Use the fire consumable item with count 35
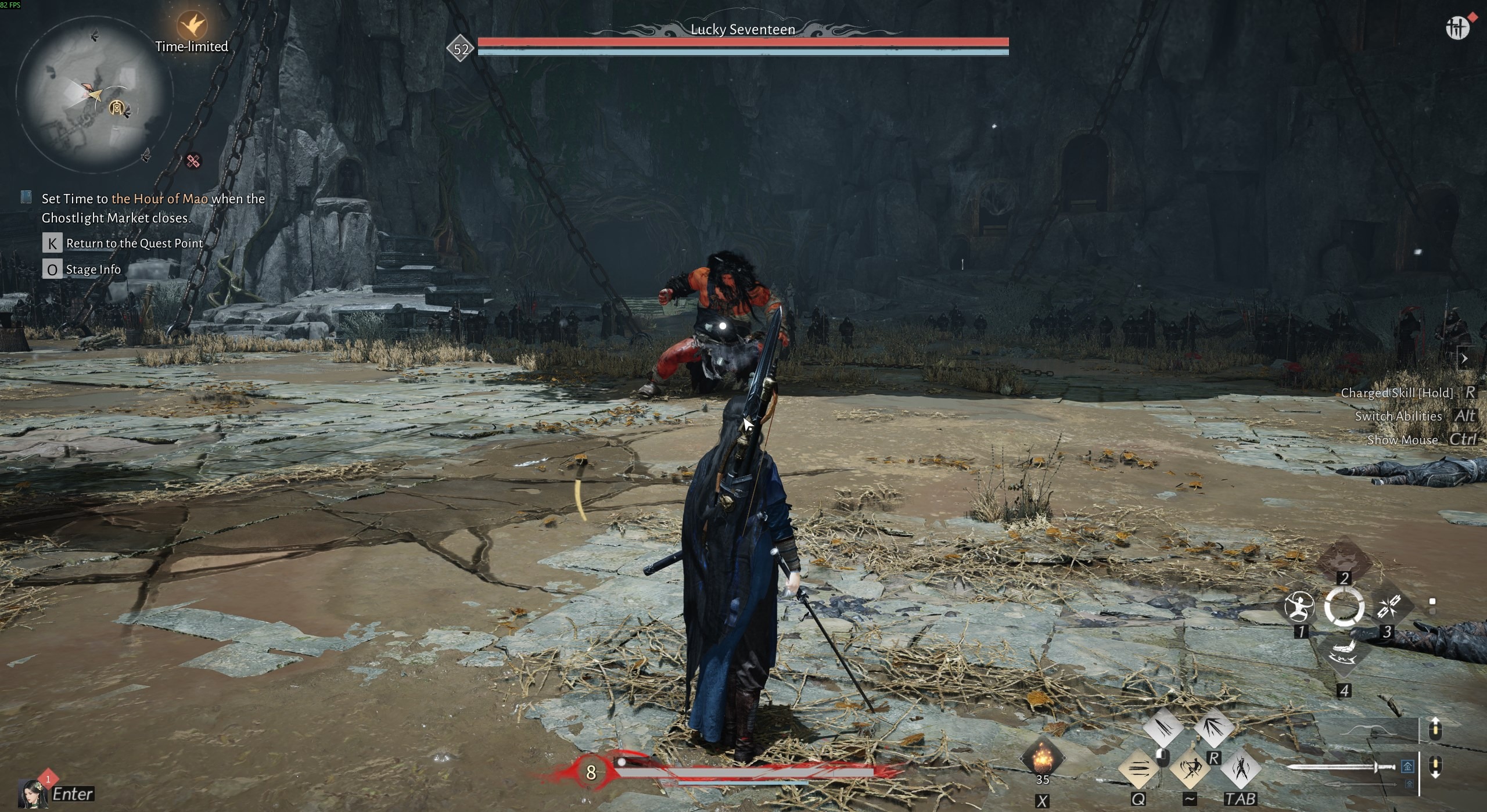The height and width of the screenshot is (812, 1487). point(1042,757)
